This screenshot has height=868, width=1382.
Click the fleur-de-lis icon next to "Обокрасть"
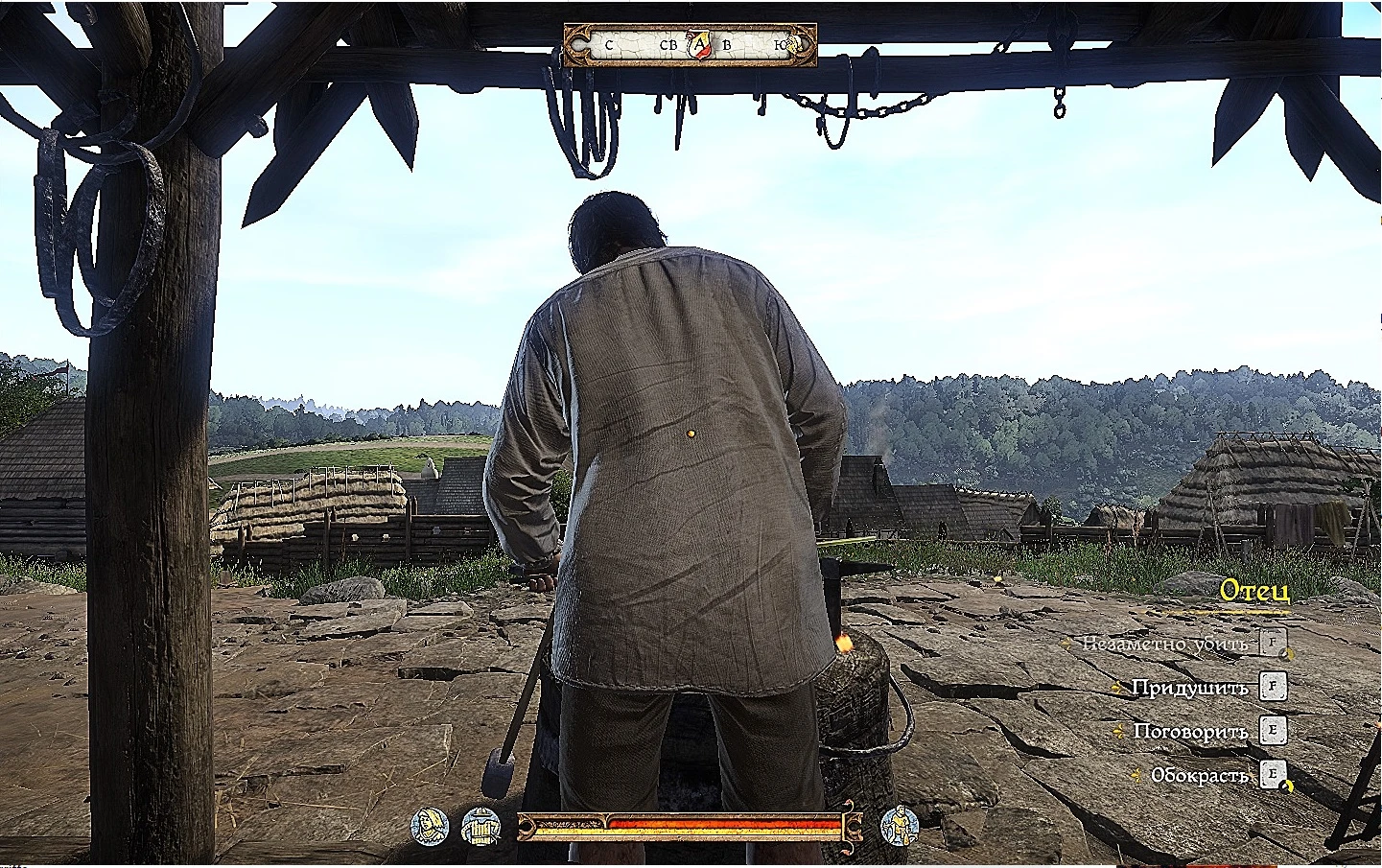click(x=1136, y=774)
